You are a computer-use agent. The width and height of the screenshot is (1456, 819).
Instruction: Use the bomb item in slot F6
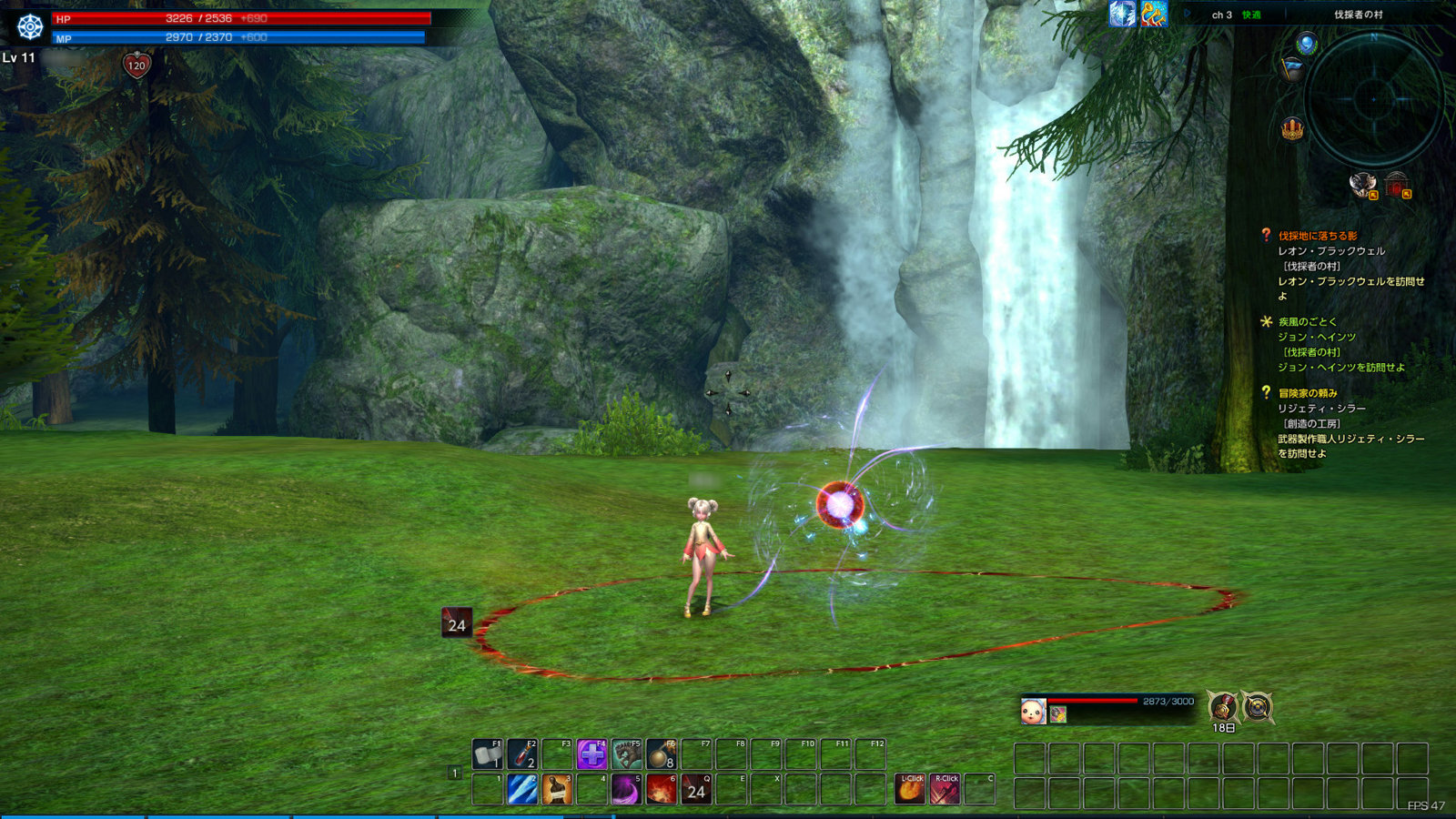(x=662, y=754)
